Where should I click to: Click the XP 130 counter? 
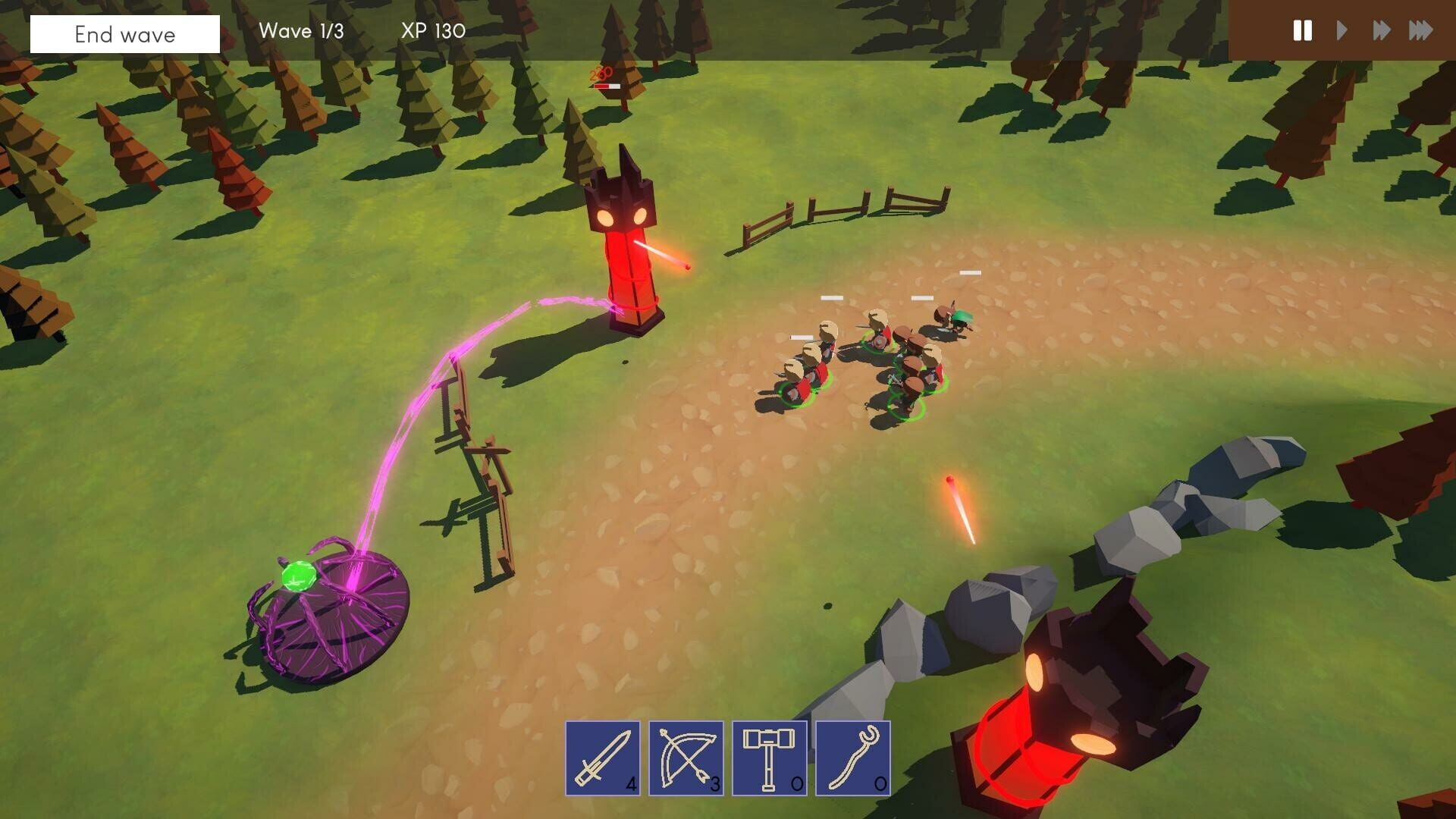(x=431, y=32)
